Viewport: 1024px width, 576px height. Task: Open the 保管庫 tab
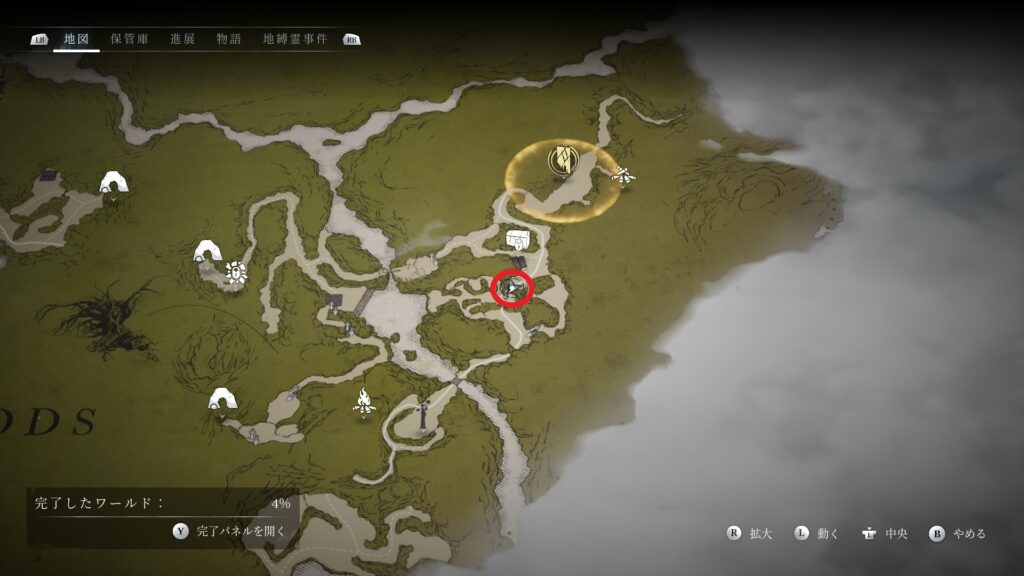(x=130, y=39)
